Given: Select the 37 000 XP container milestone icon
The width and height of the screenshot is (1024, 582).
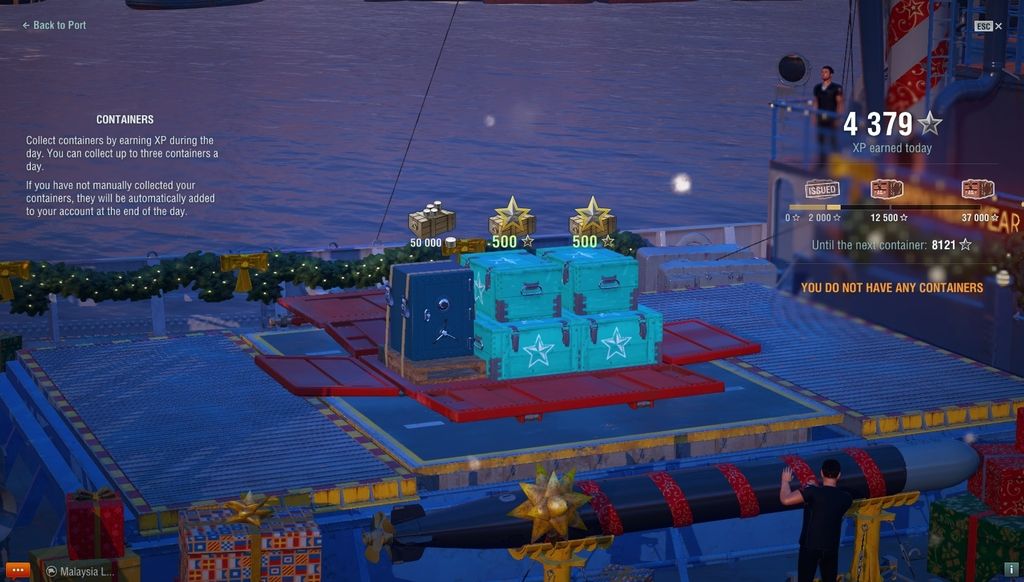Looking at the screenshot, I should point(977,190).
